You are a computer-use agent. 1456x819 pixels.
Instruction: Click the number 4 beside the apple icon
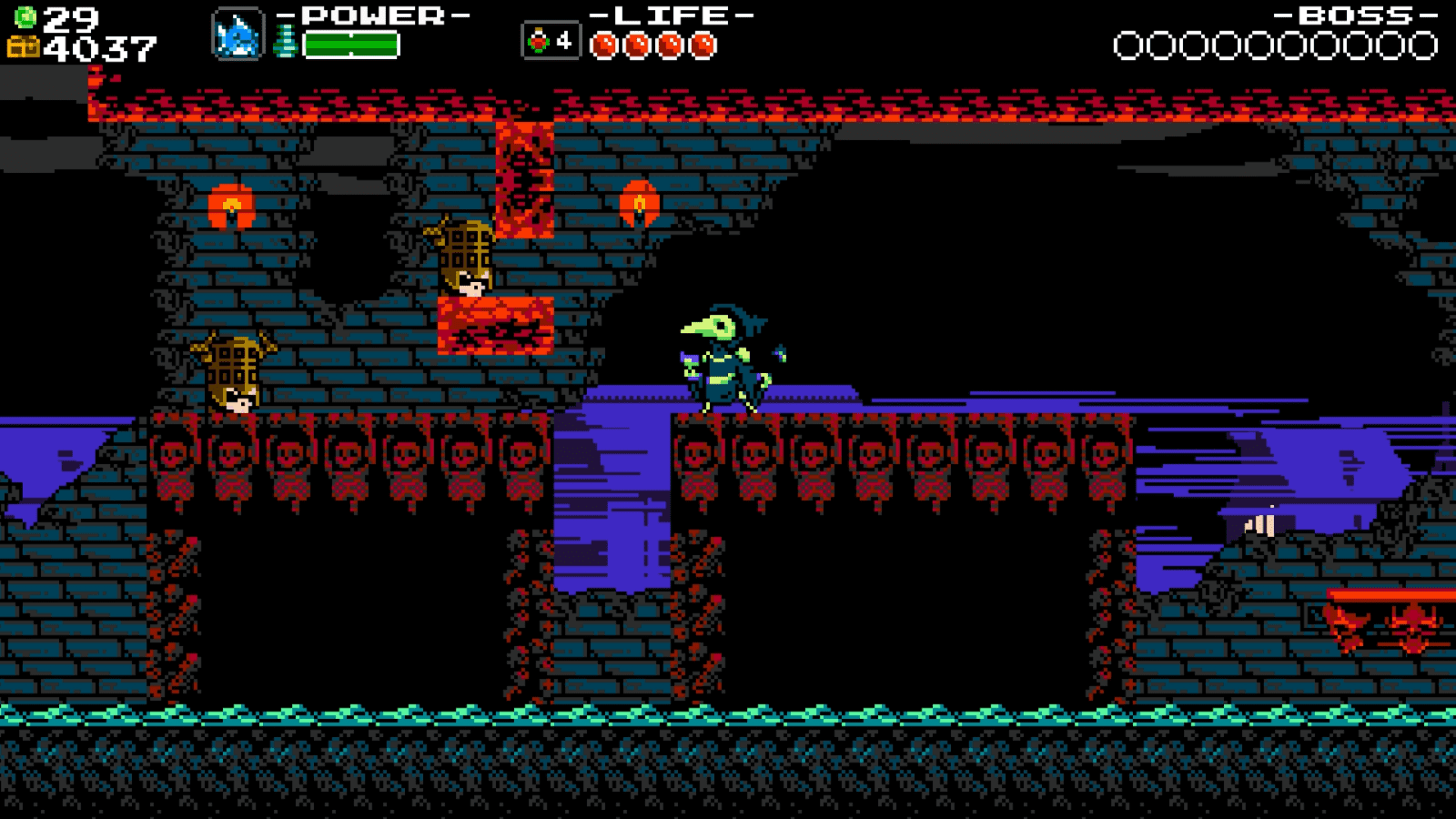click(x=564, y=38)
